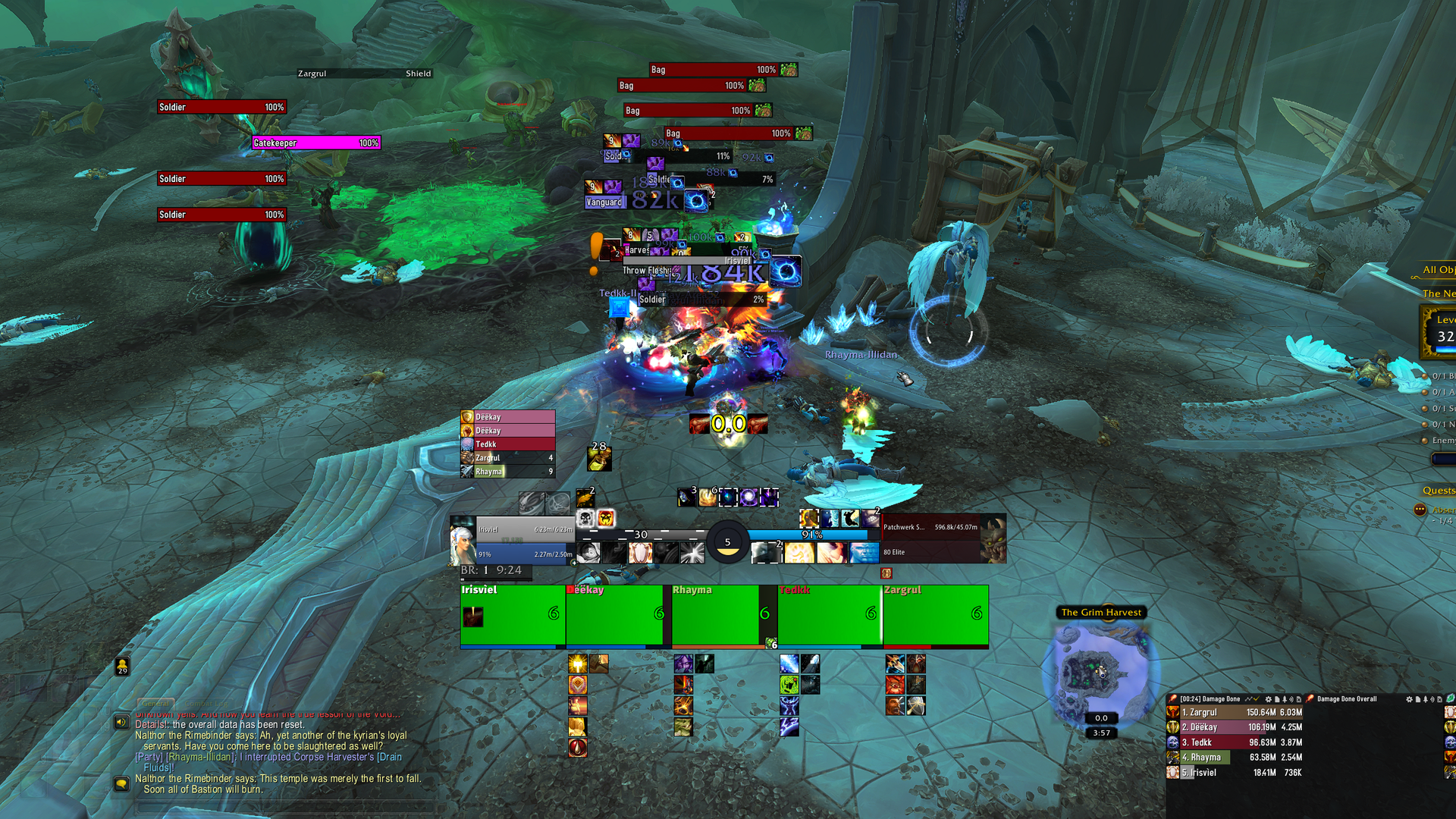Viewport: 1456px width, 819px height.
Task: Open the social friends list button
Action: pyautogui.click(x=122, y=666)
